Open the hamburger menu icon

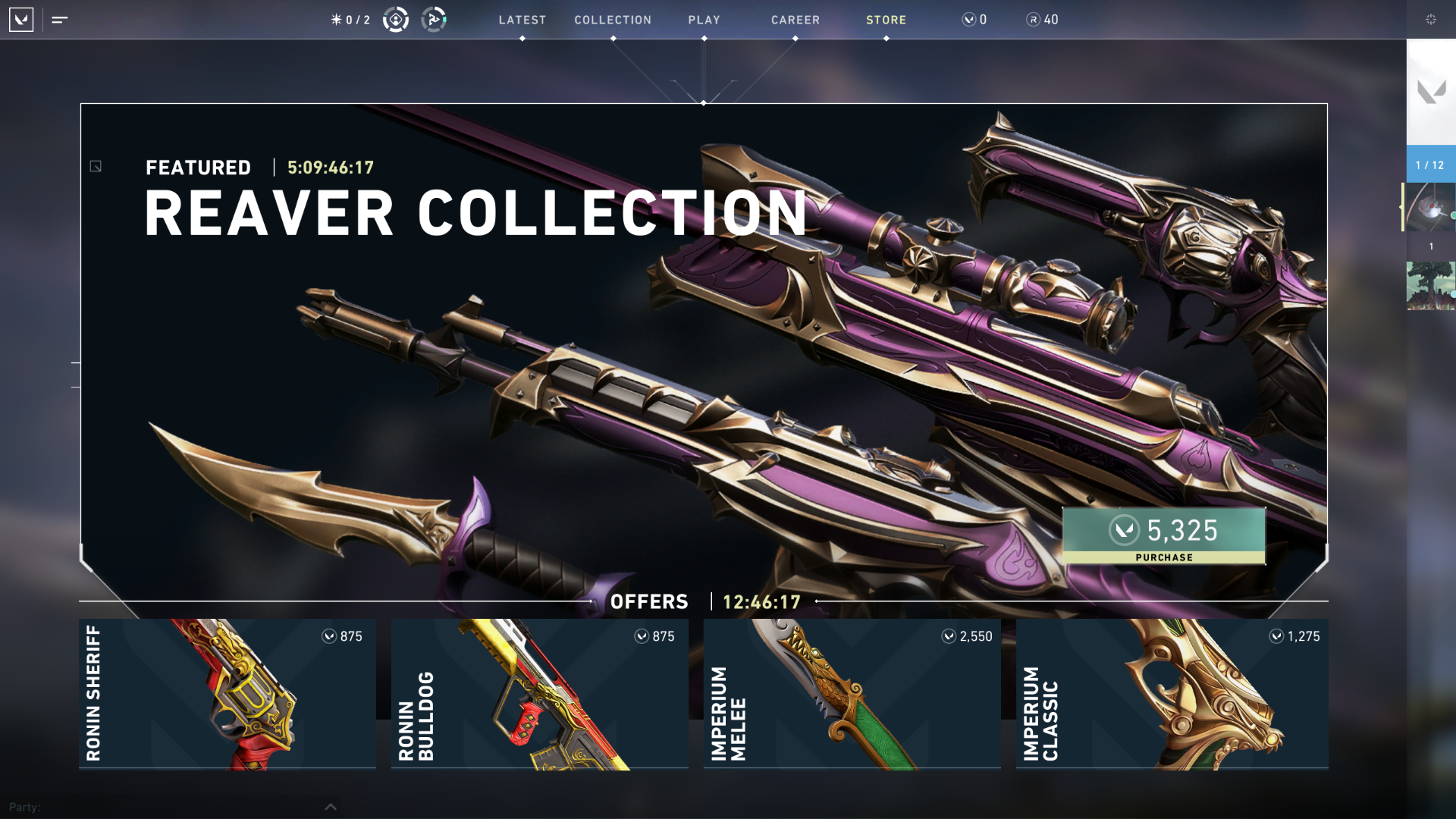60,20
